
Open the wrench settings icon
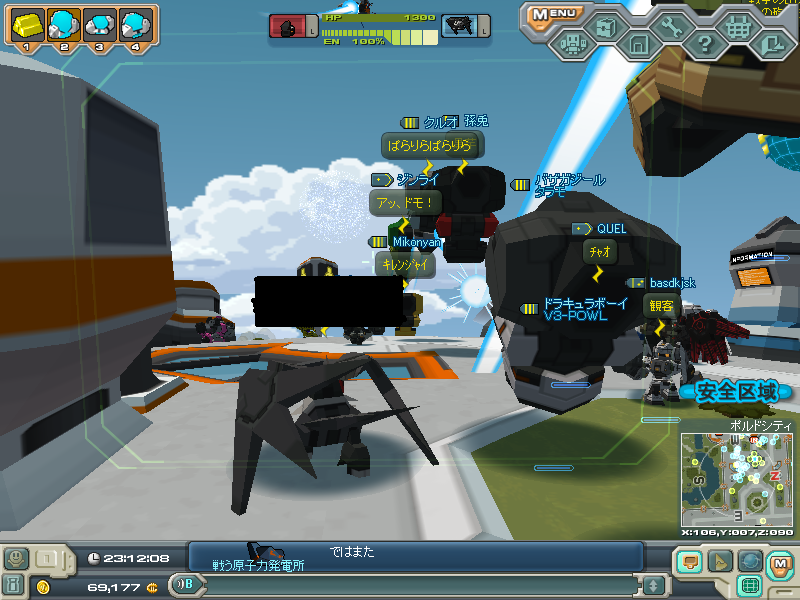tap(672, 28)
